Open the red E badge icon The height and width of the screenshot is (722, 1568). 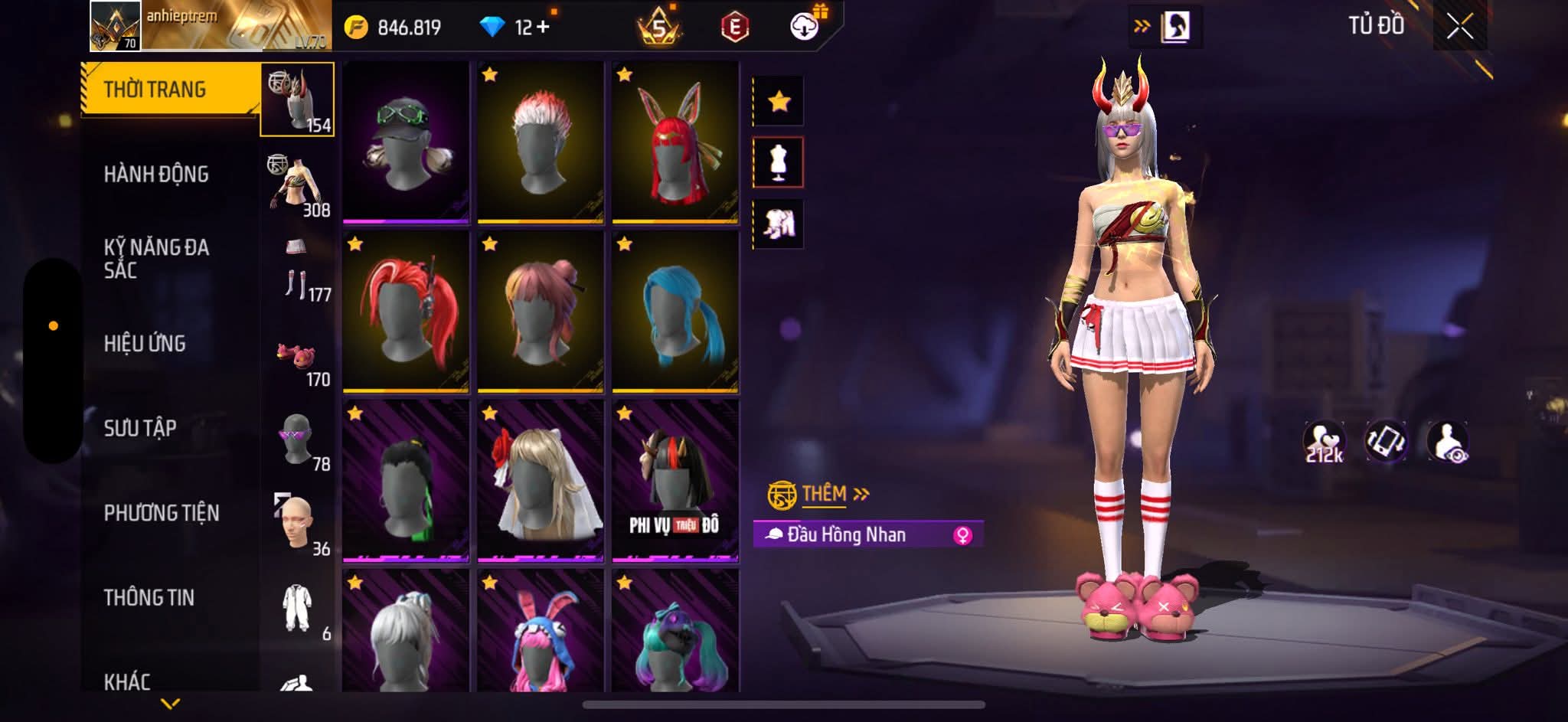(x=734, y=28)
